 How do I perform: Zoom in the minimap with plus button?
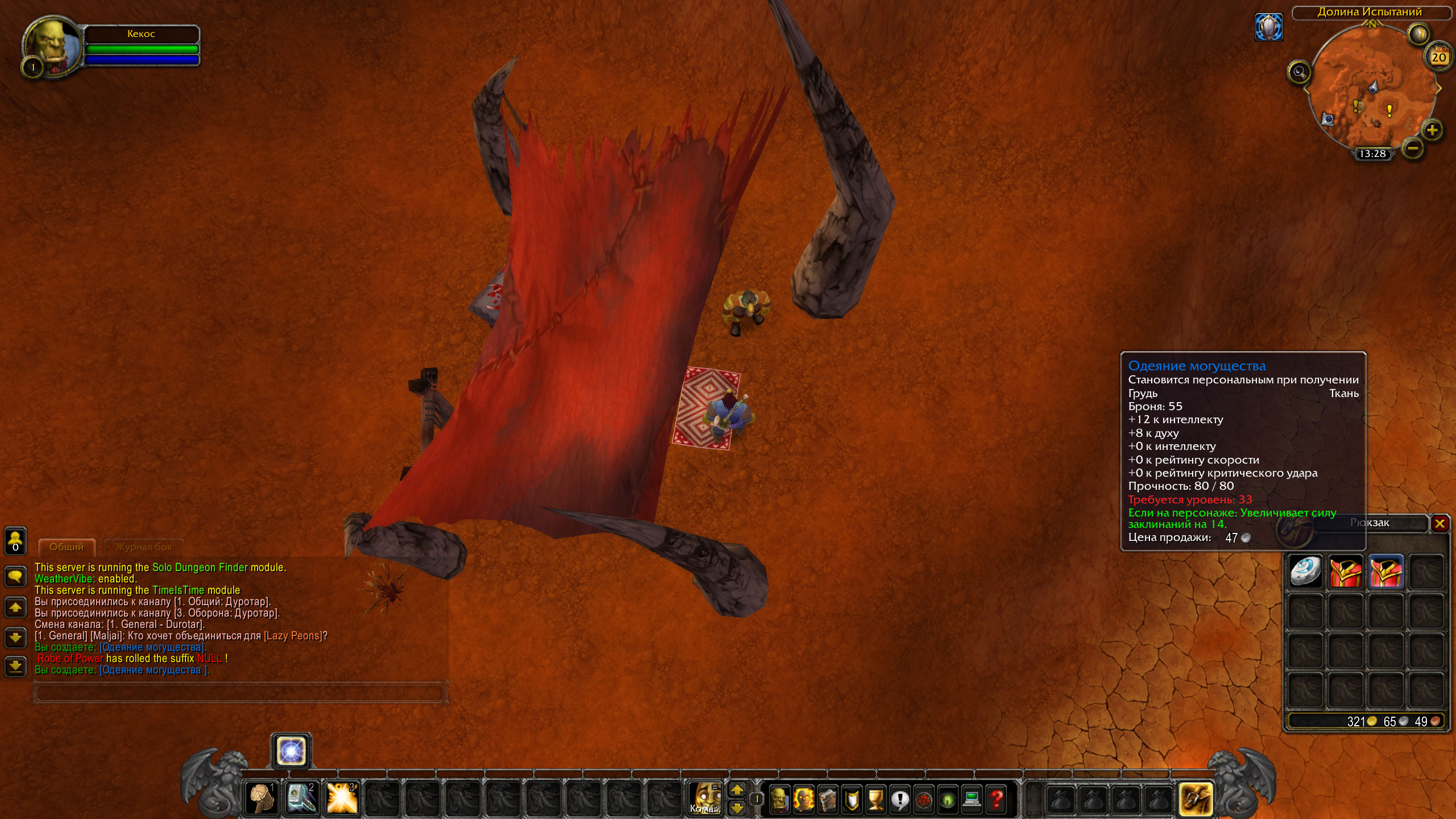[x=1432, y=130]
